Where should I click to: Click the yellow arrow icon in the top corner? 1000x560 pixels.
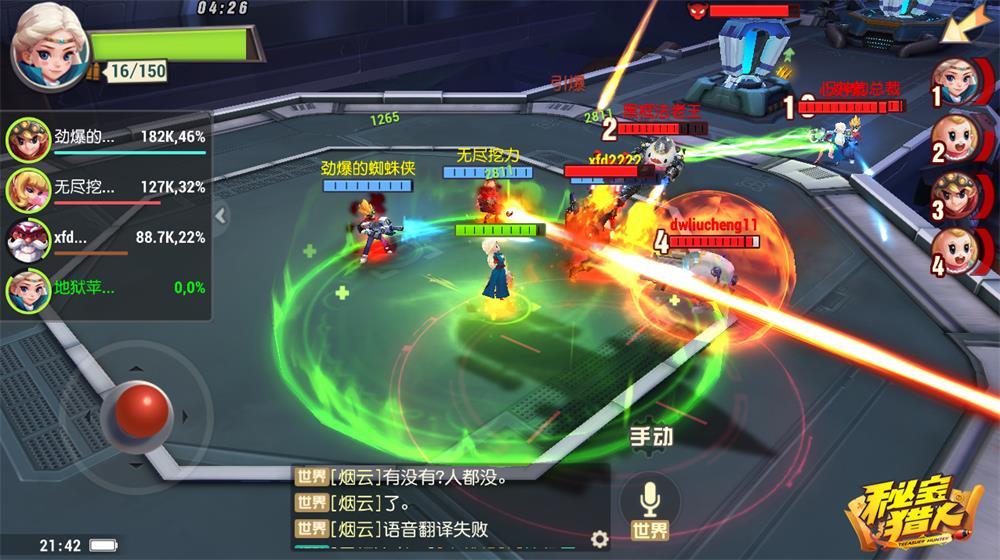(x=972, y=25)
